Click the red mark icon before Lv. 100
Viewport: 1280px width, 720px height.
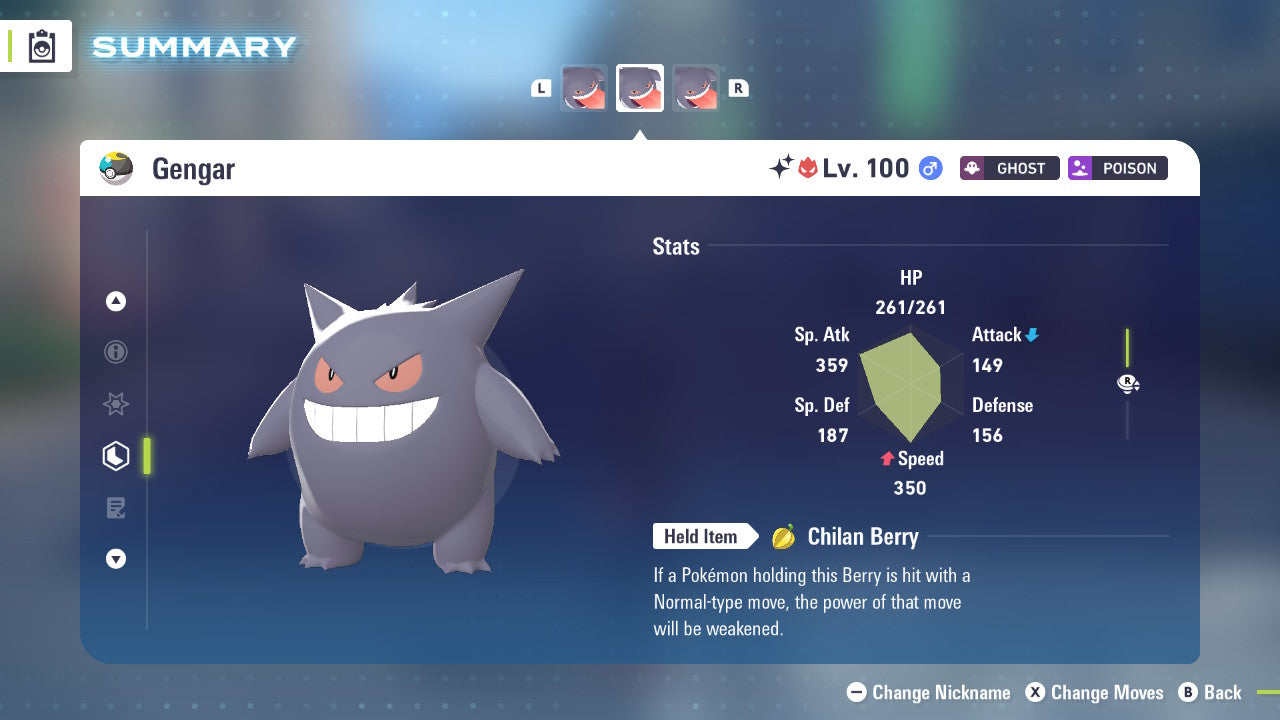coord(808,167)
